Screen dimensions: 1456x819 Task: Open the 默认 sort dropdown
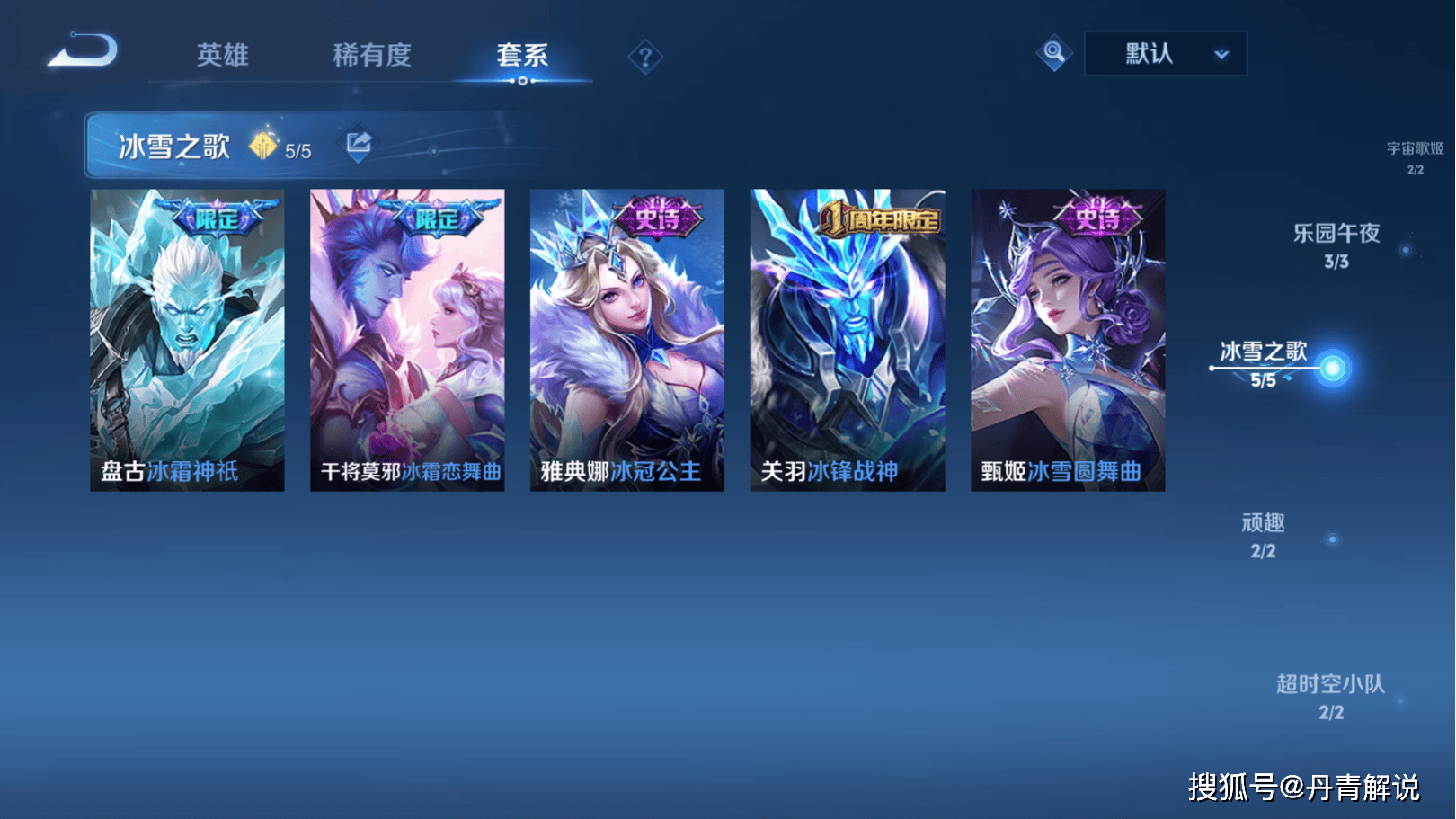coord(1166,54)
